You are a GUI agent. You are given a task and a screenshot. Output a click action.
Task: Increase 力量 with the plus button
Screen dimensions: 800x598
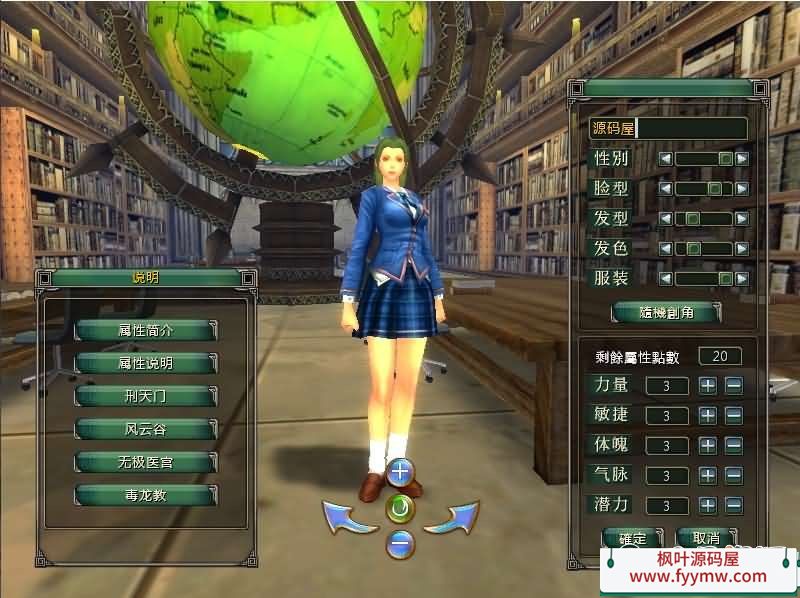pos(708,385)
